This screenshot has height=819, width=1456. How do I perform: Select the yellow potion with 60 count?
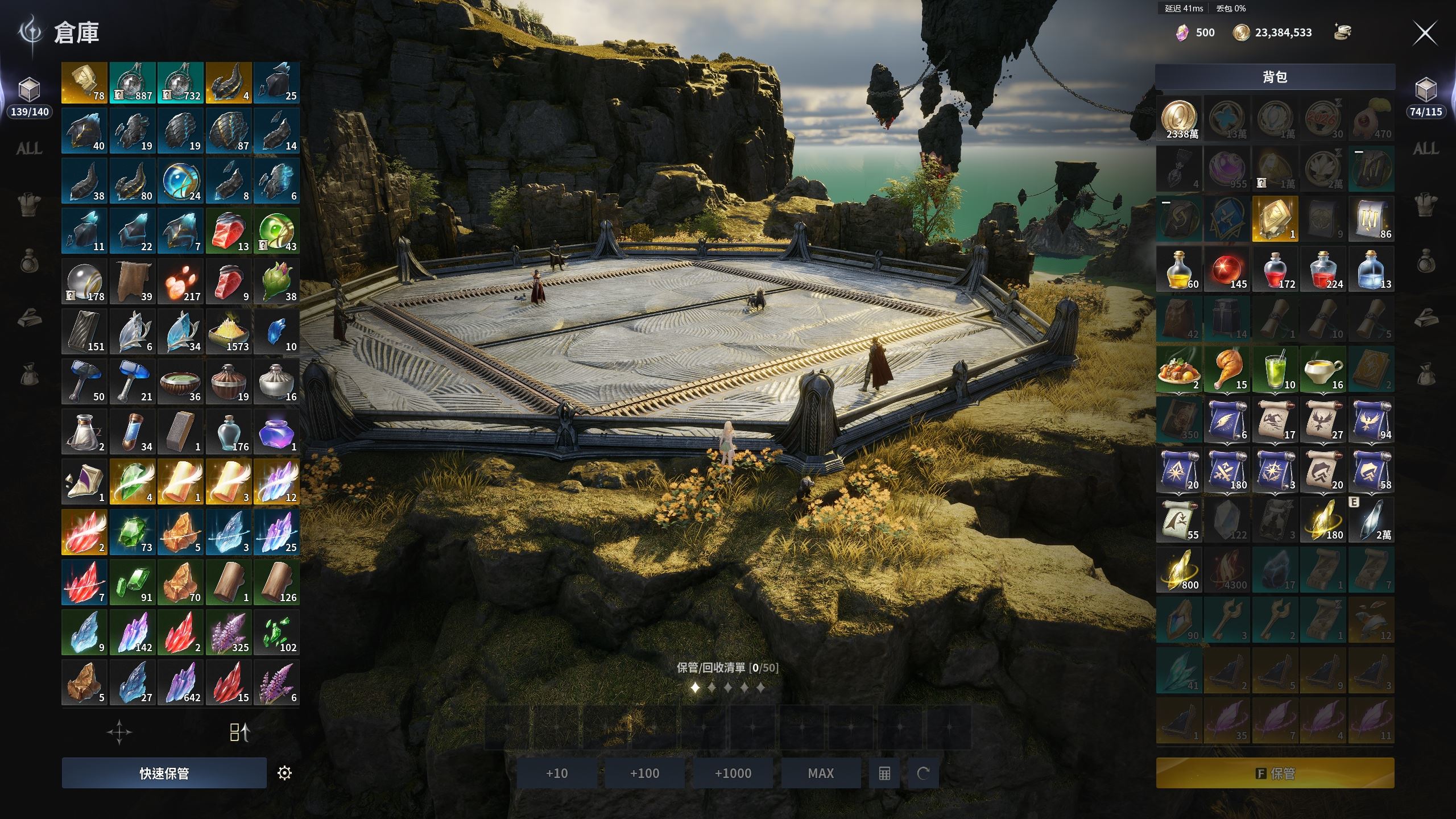(1180, 270)
